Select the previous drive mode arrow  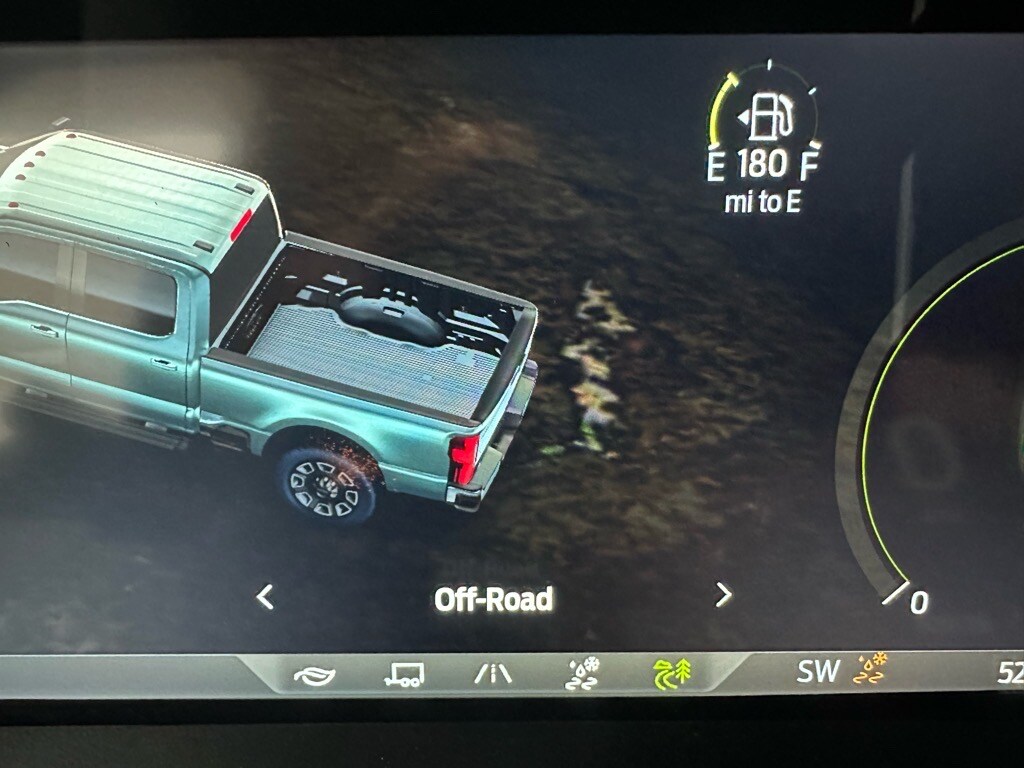265,597
